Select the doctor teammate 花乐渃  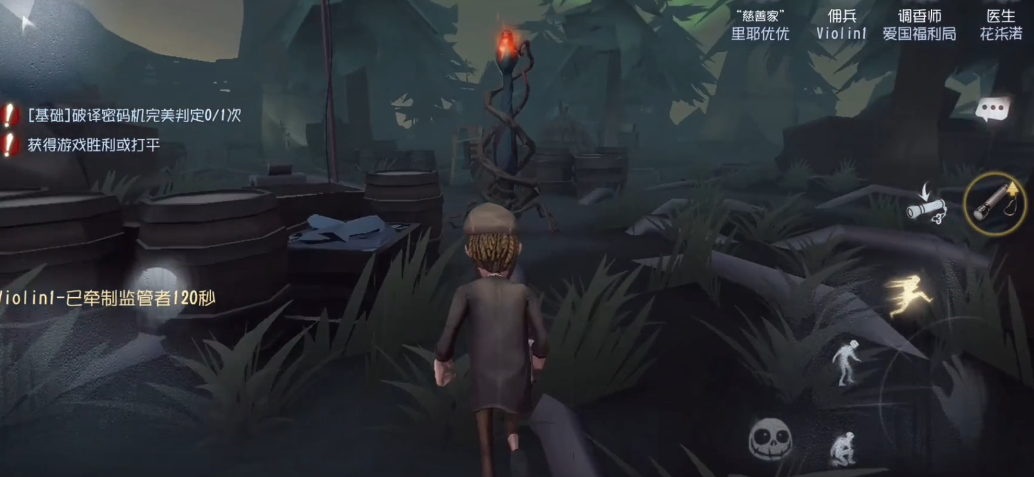(x=1000, y=25)
